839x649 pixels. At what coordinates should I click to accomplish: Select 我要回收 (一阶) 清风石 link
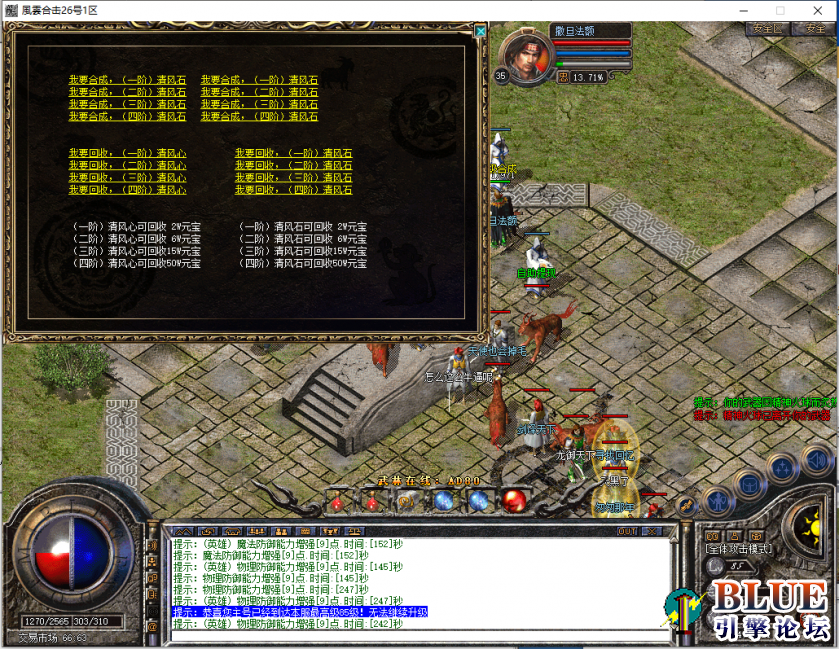(x=293, y=153)
